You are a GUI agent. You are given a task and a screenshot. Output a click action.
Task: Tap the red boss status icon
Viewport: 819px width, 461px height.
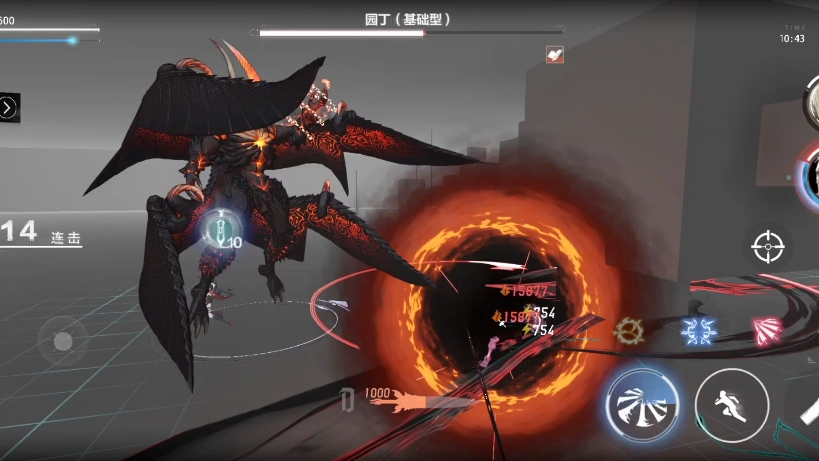coord(555,55)
